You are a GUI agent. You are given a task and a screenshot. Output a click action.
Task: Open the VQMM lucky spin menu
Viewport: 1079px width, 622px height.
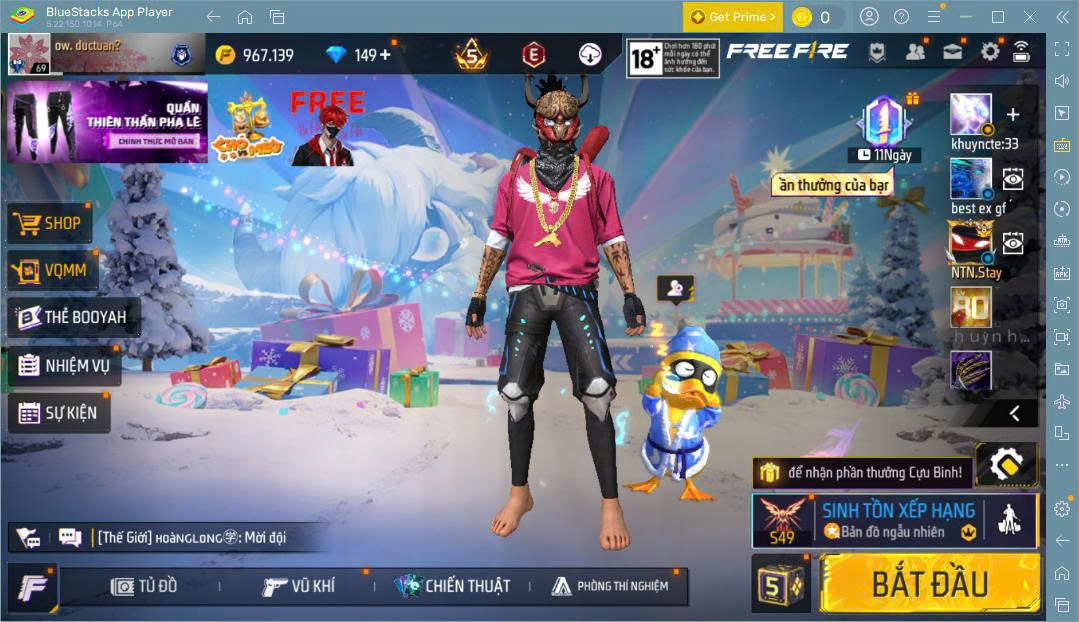click(51, 270)
